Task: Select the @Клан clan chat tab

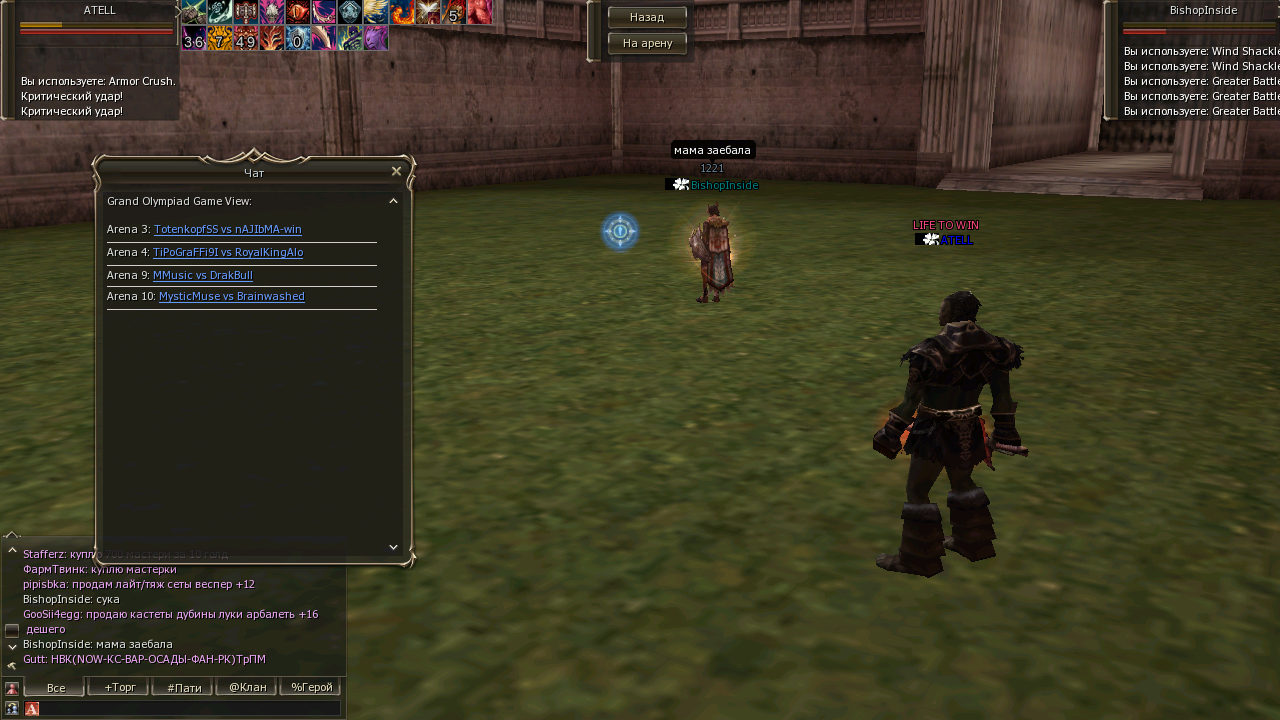Action: pyautogui.click(x=247, y=688)
